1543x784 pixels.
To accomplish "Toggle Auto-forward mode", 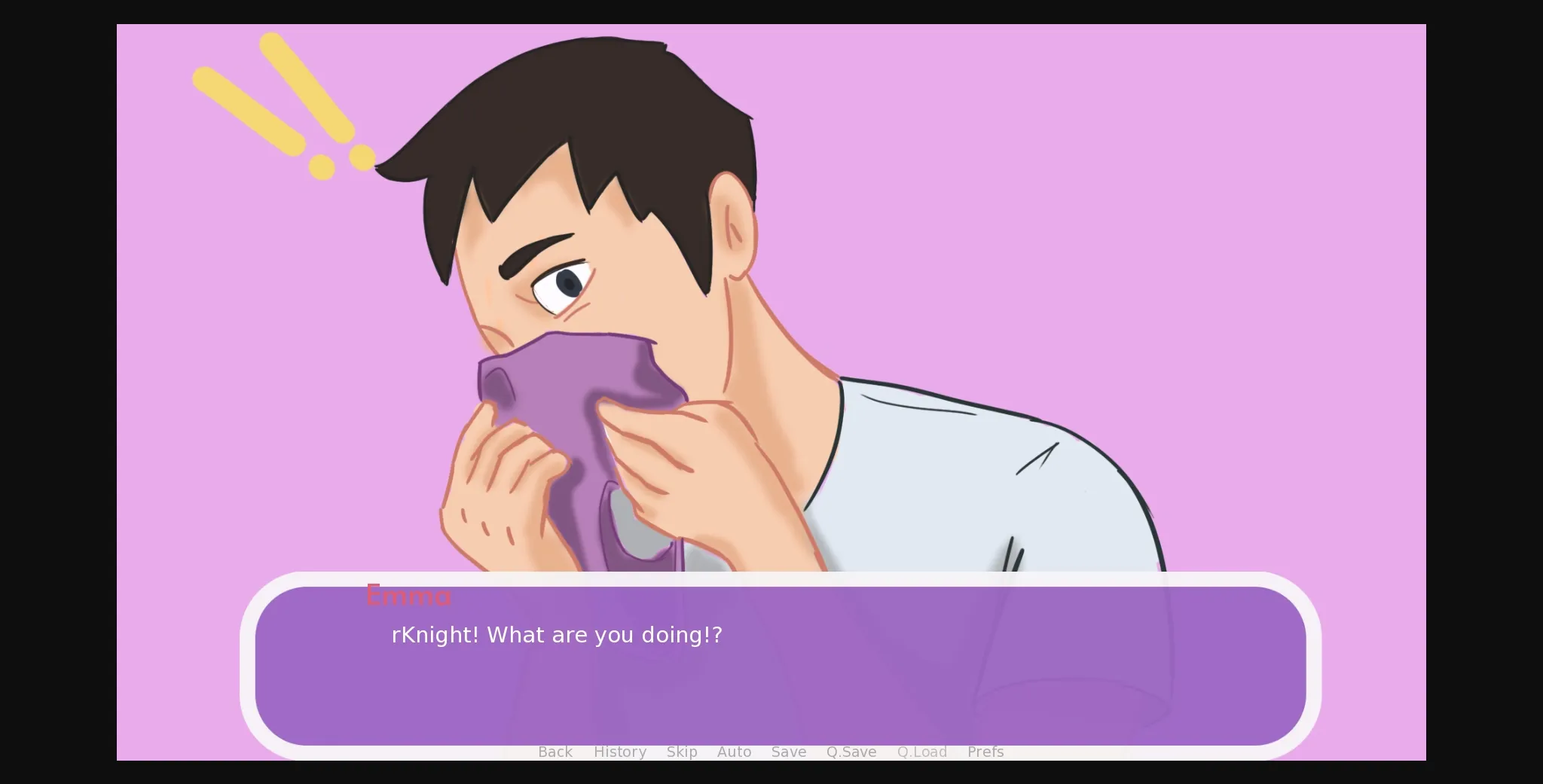I will (735, 752).
